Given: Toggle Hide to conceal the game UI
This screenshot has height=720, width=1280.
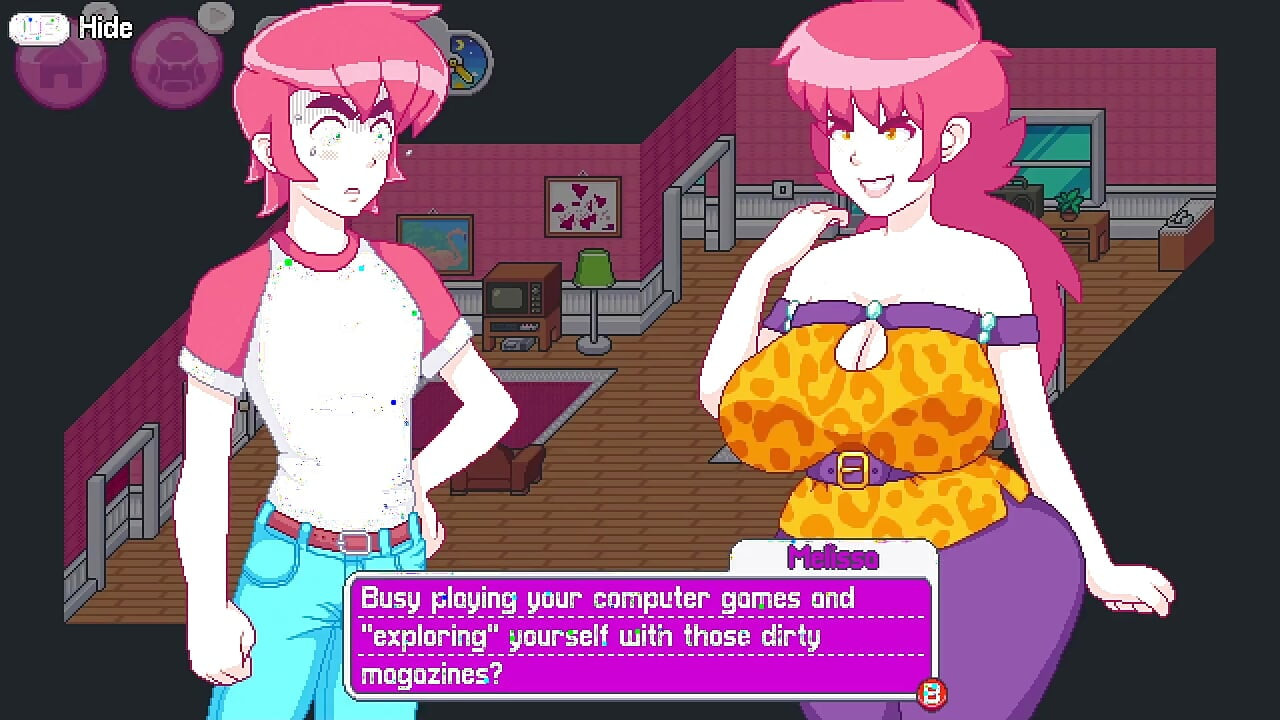Looking at the screenshot, I should pos(106,28).
